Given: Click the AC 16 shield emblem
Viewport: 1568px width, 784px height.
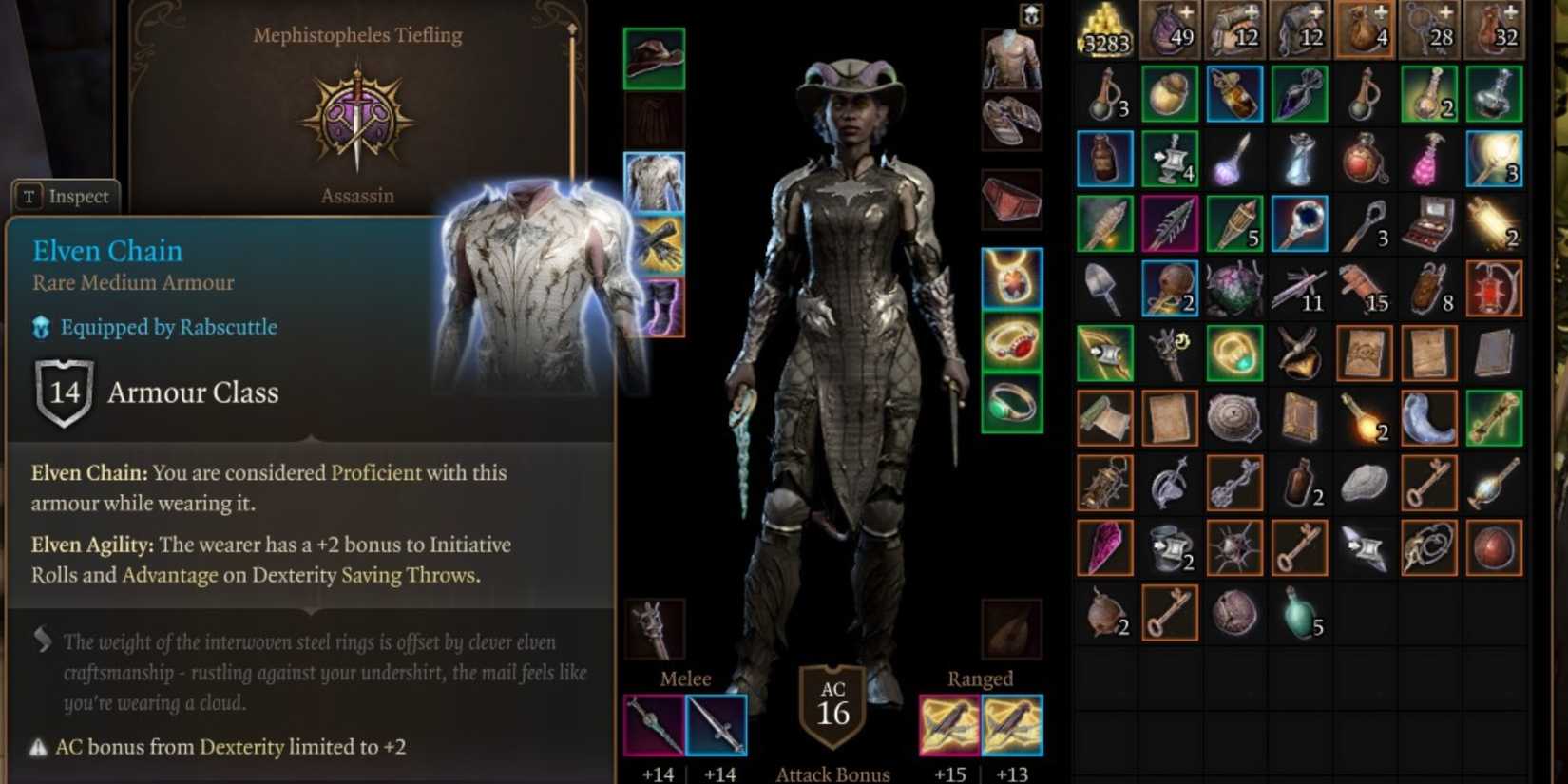Looking at the screenshot, I should [x=832, y=705].
